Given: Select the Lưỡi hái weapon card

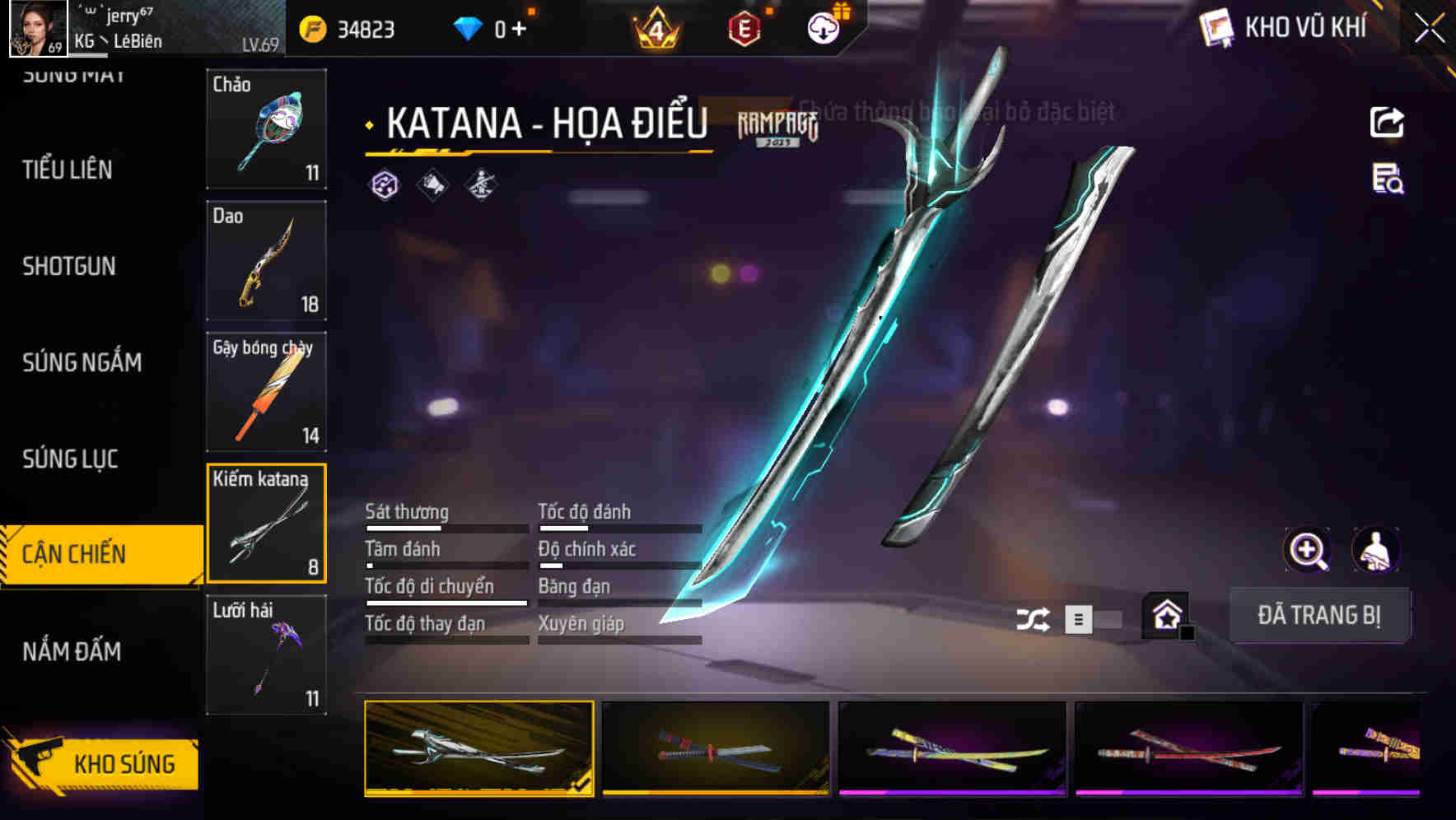Looking at the screenshot, I should [x=267, y=655].
